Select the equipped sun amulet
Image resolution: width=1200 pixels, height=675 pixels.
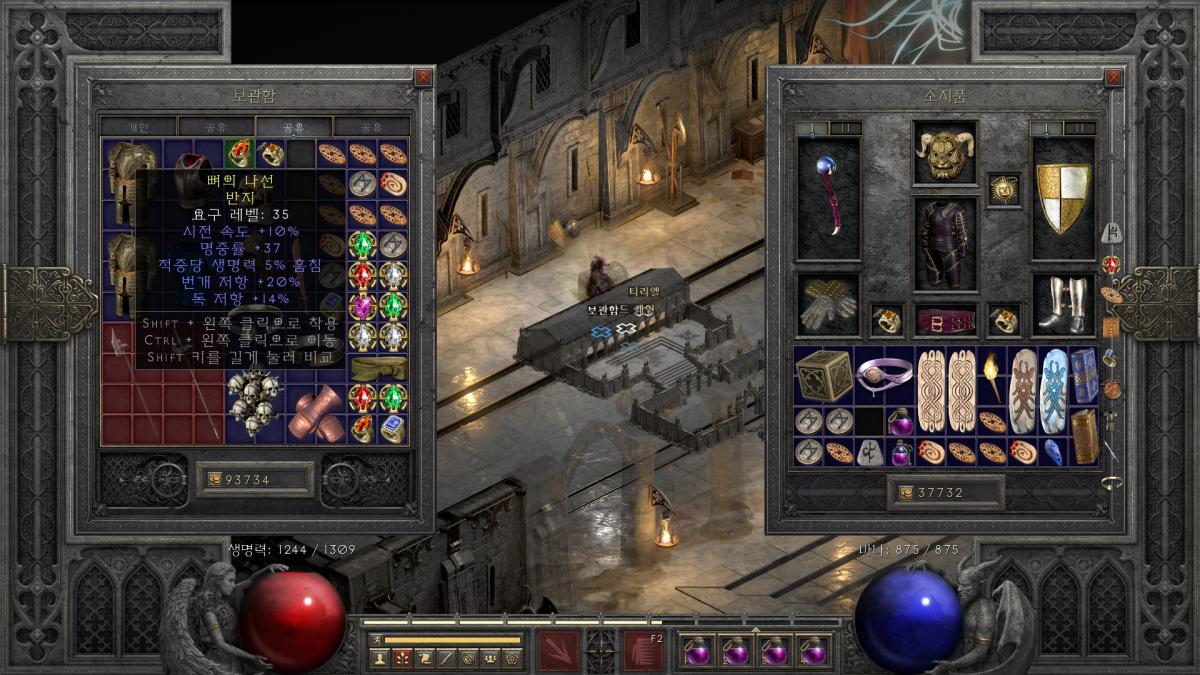coord(1003,188)
